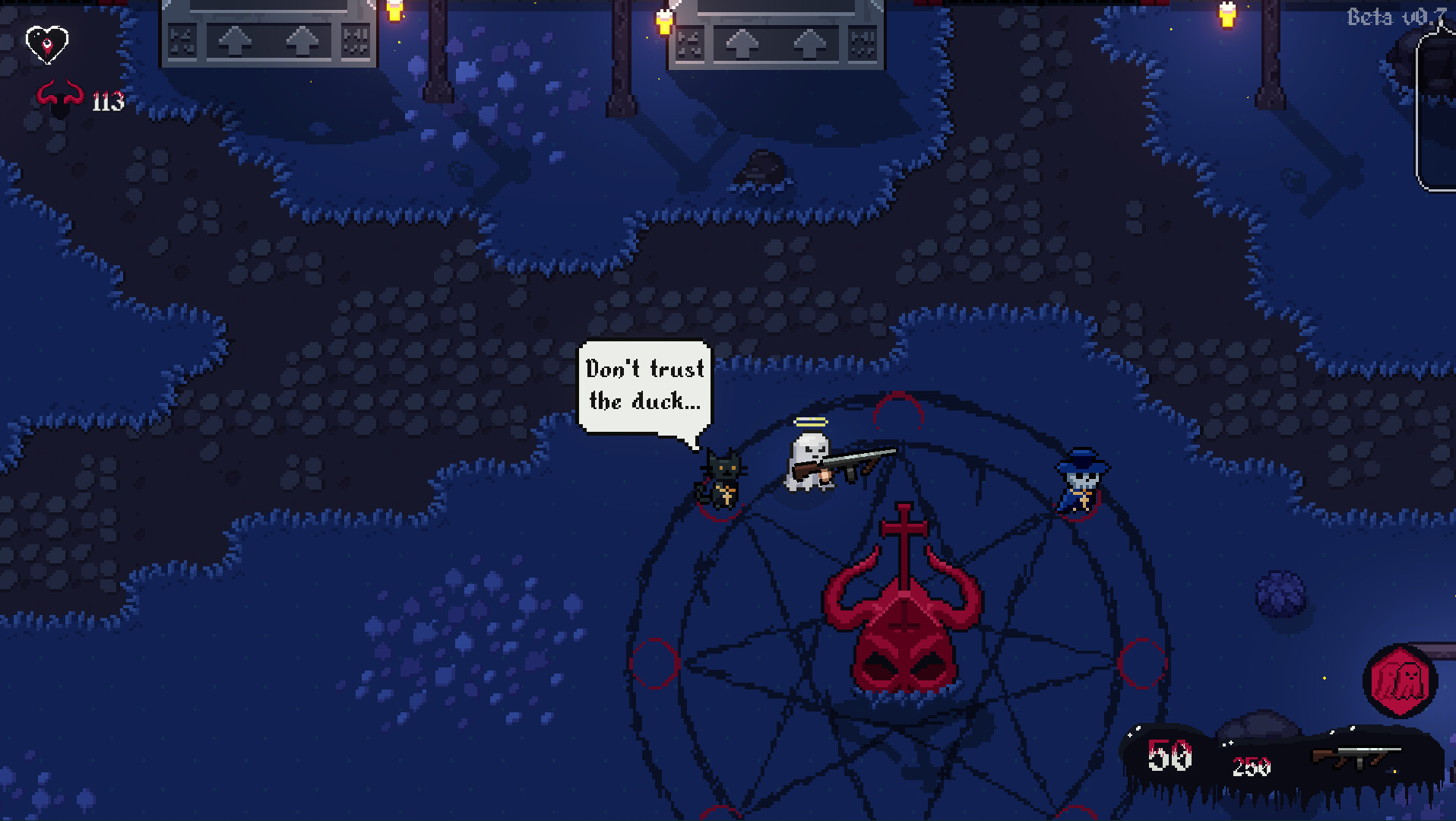
Task: Click the magazine counter showing 50
Action: tap(1170, 756)
